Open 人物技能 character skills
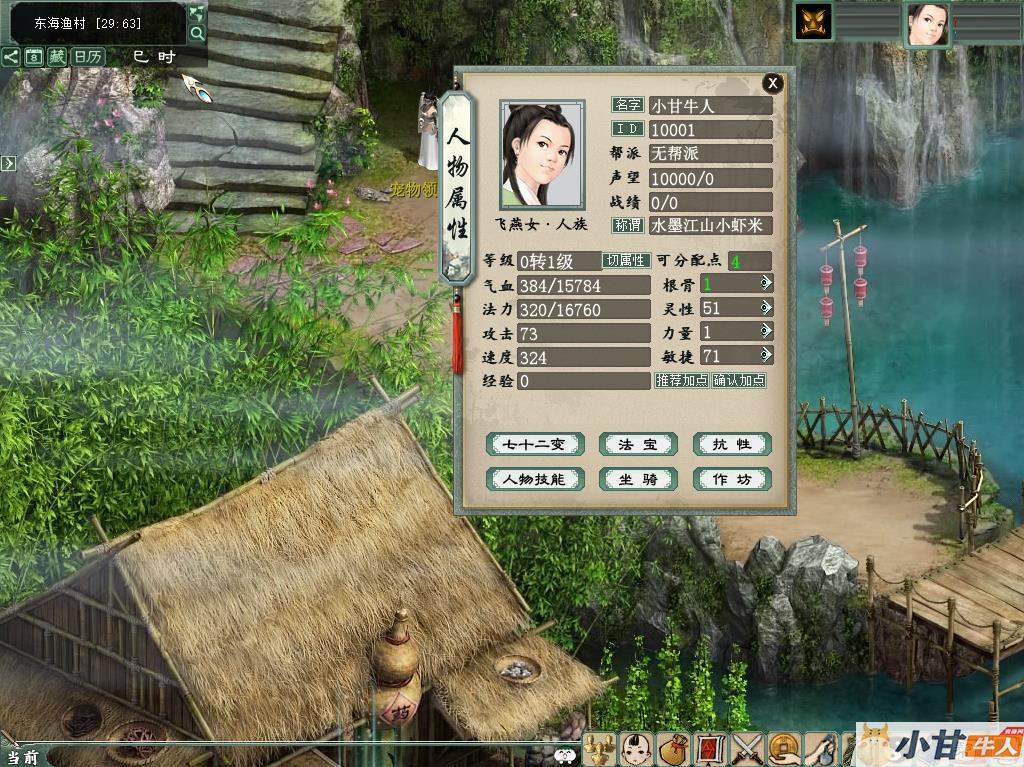1024x767 pixels. 534,479
